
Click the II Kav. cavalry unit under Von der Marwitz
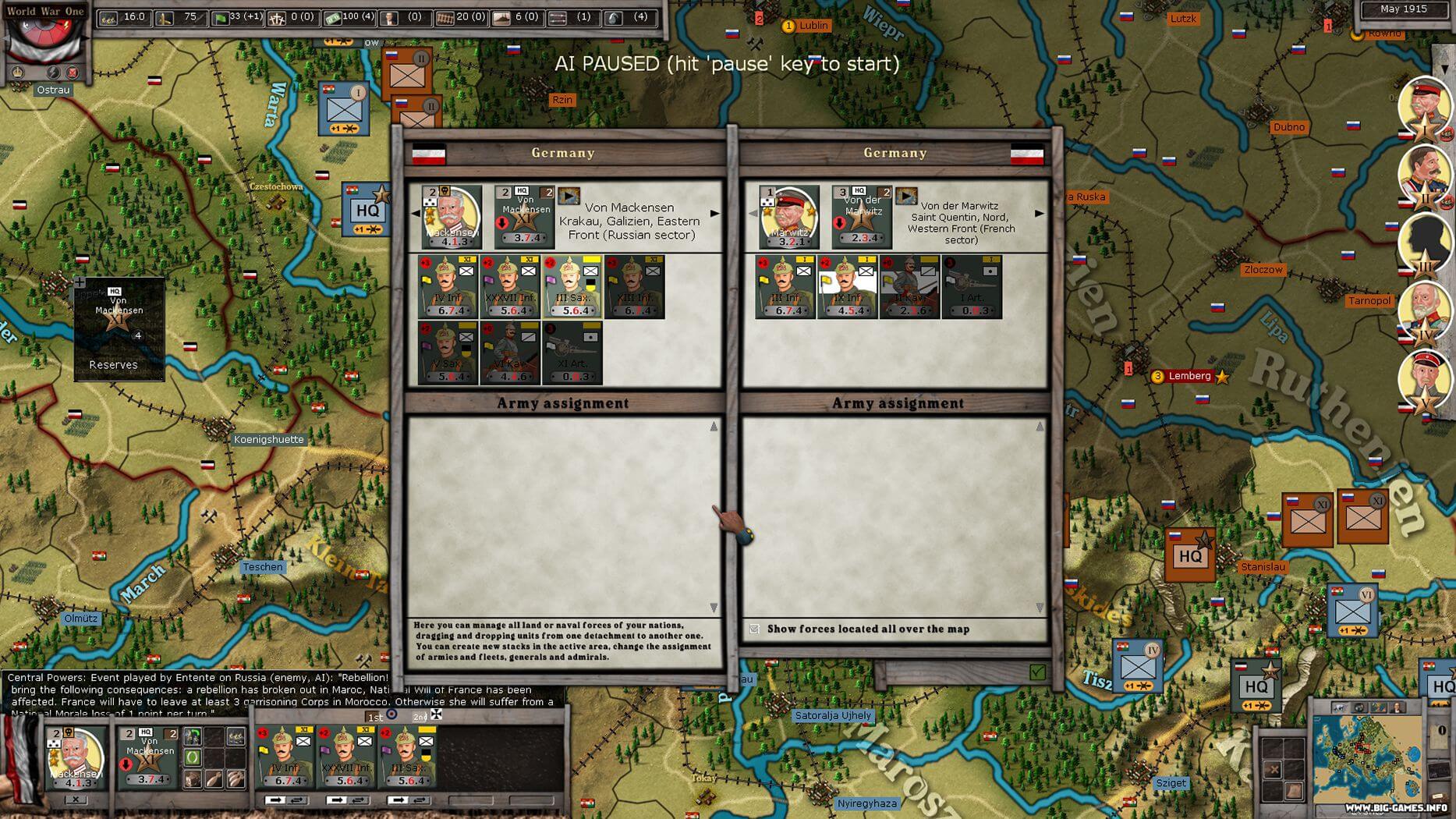911,290
